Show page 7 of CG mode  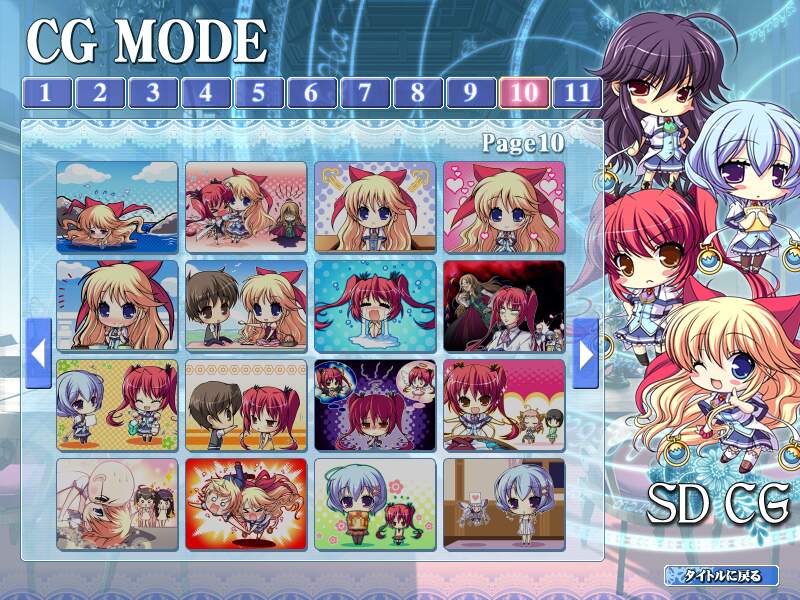(364, 93)
